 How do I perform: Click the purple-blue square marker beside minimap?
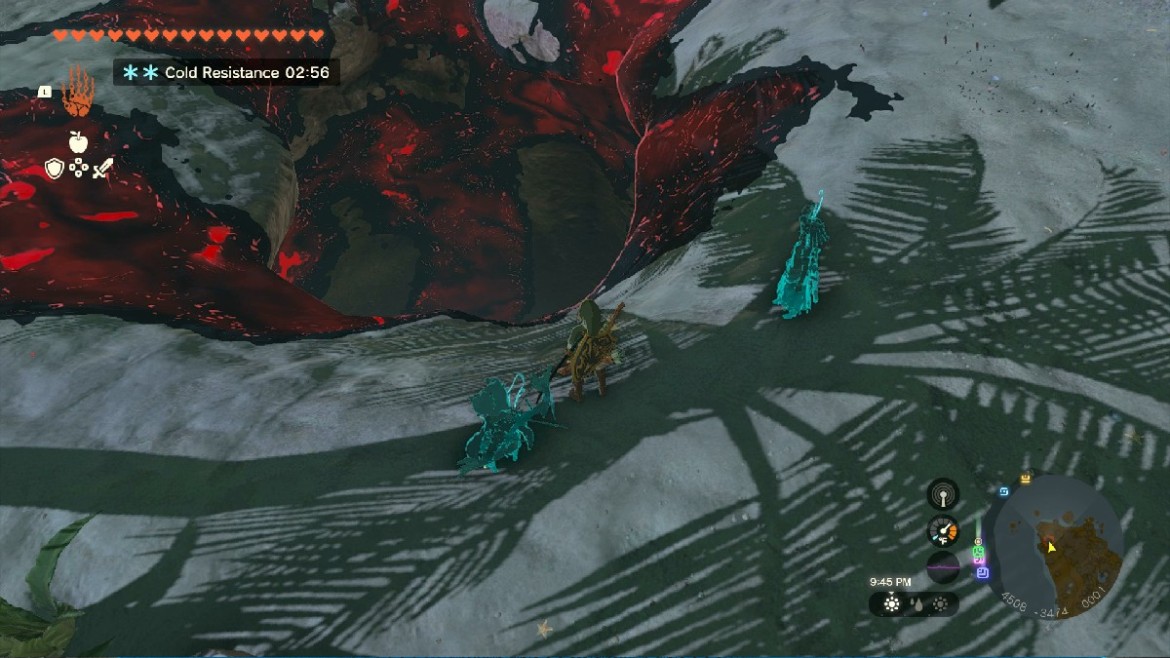(982, 573)
